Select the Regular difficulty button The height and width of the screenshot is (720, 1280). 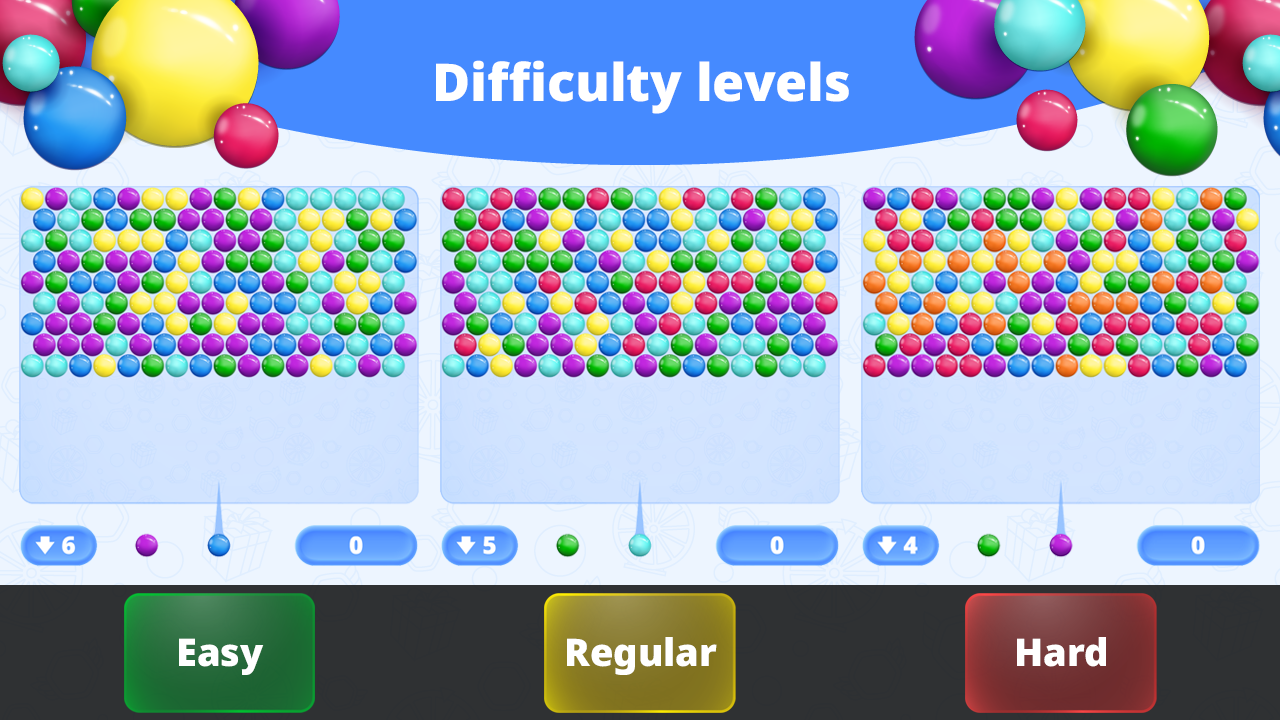pos(639,652)
